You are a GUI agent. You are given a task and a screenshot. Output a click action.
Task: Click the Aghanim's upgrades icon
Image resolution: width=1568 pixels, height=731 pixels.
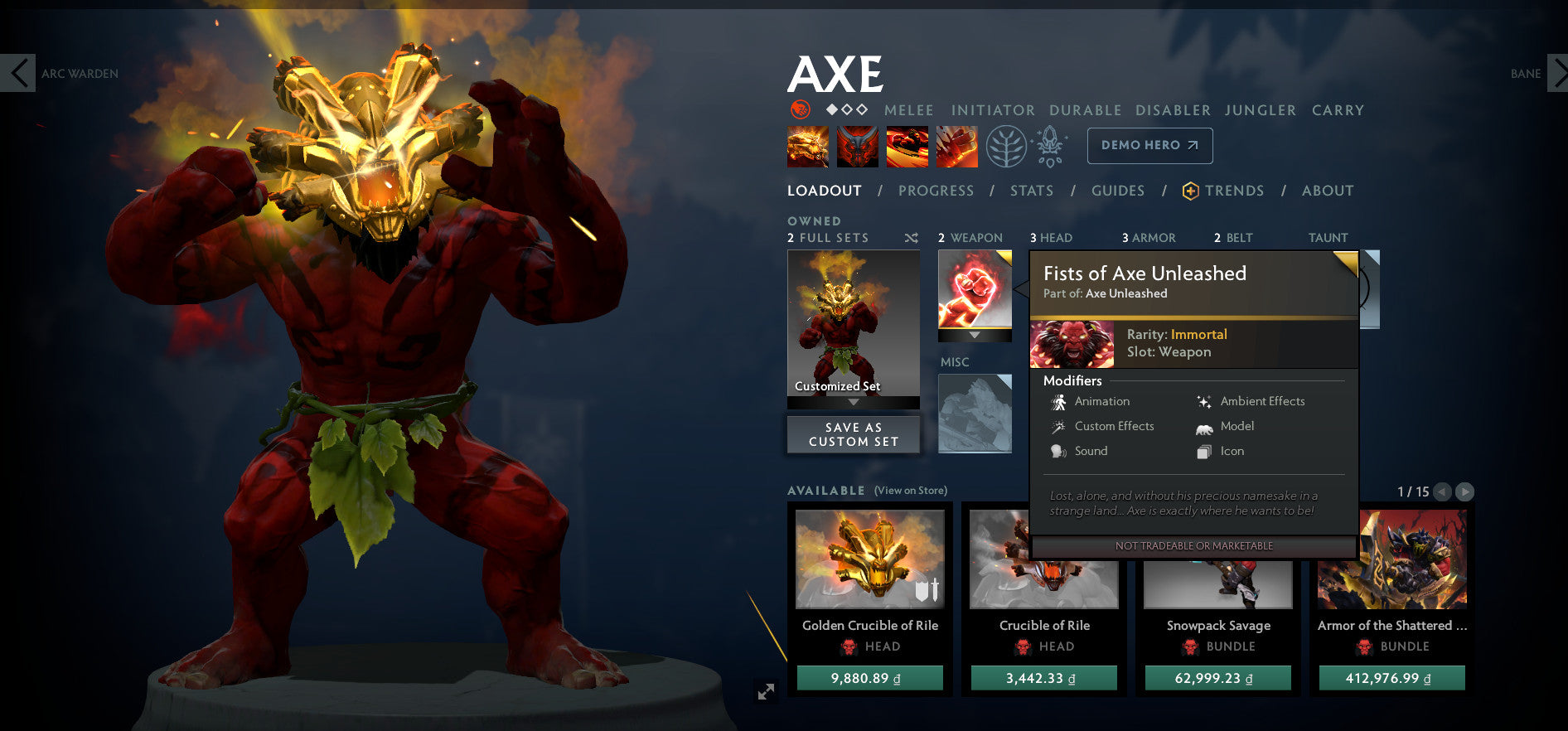[x=1049, y=146]
